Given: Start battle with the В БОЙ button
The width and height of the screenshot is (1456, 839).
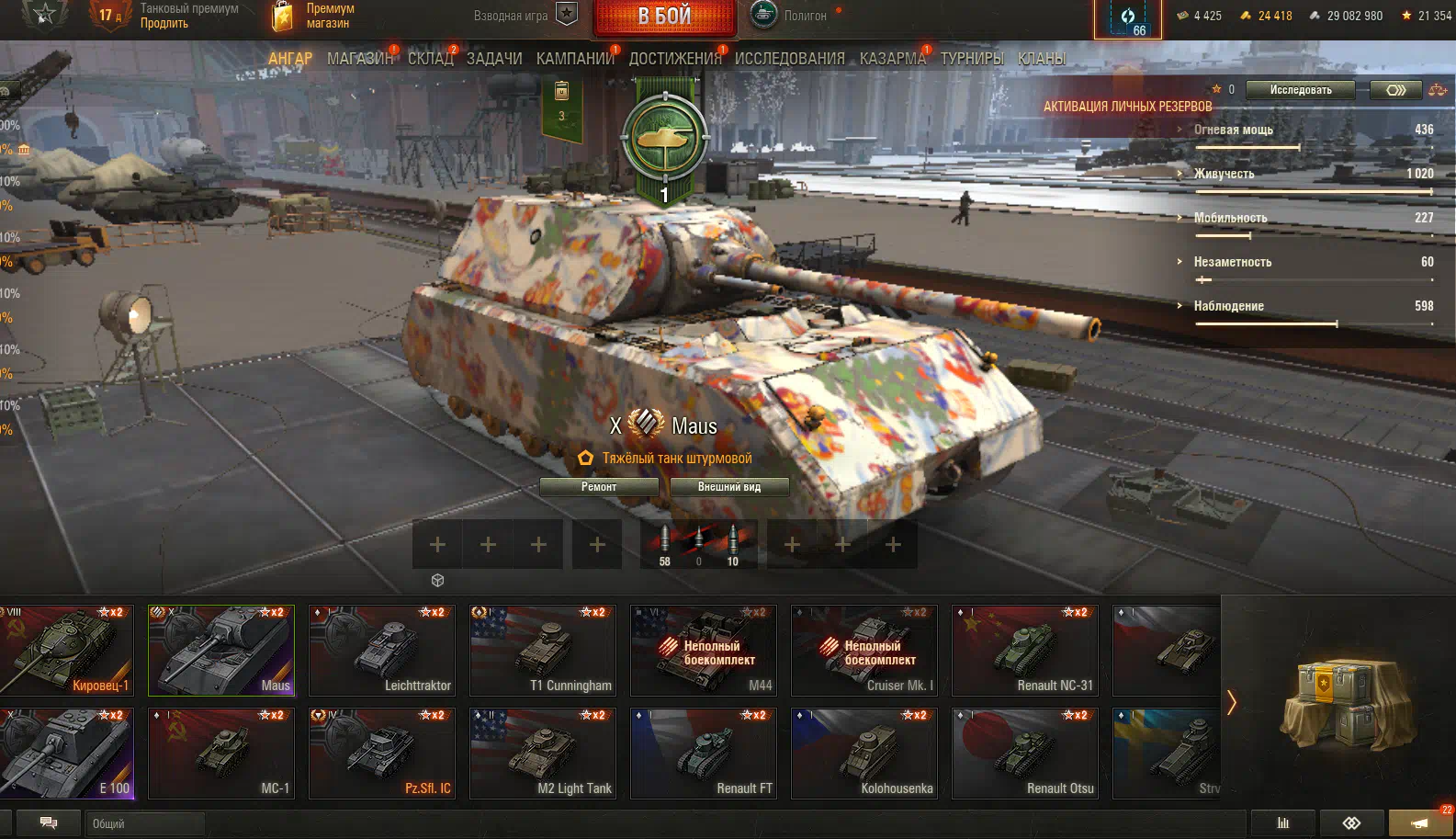Looking at the screenshot, I should tap(664, 17).
